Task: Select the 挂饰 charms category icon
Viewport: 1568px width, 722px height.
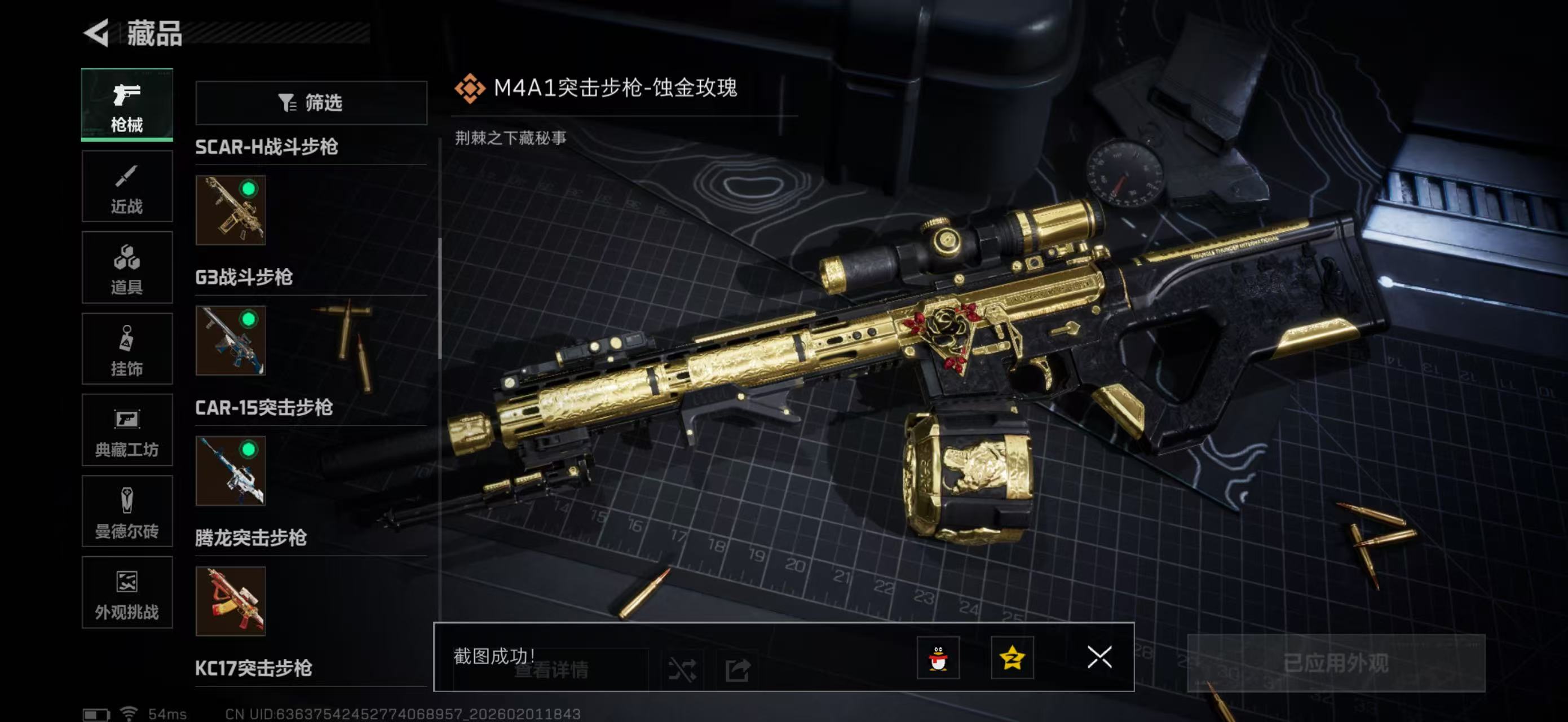Action: pyautogui.click(x=127, y=349)
